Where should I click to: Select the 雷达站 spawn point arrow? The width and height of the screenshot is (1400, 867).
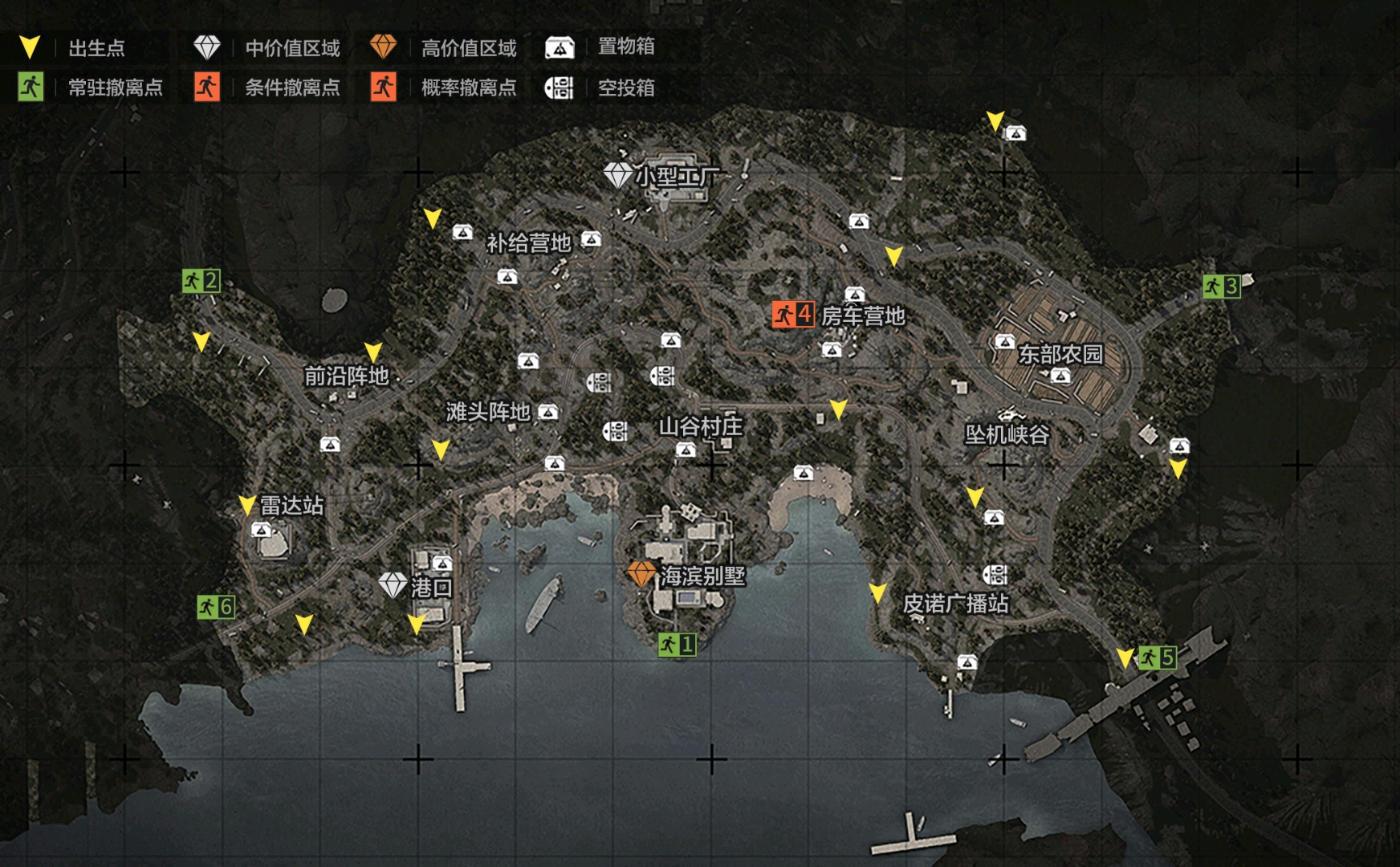[x=247, y=504]
